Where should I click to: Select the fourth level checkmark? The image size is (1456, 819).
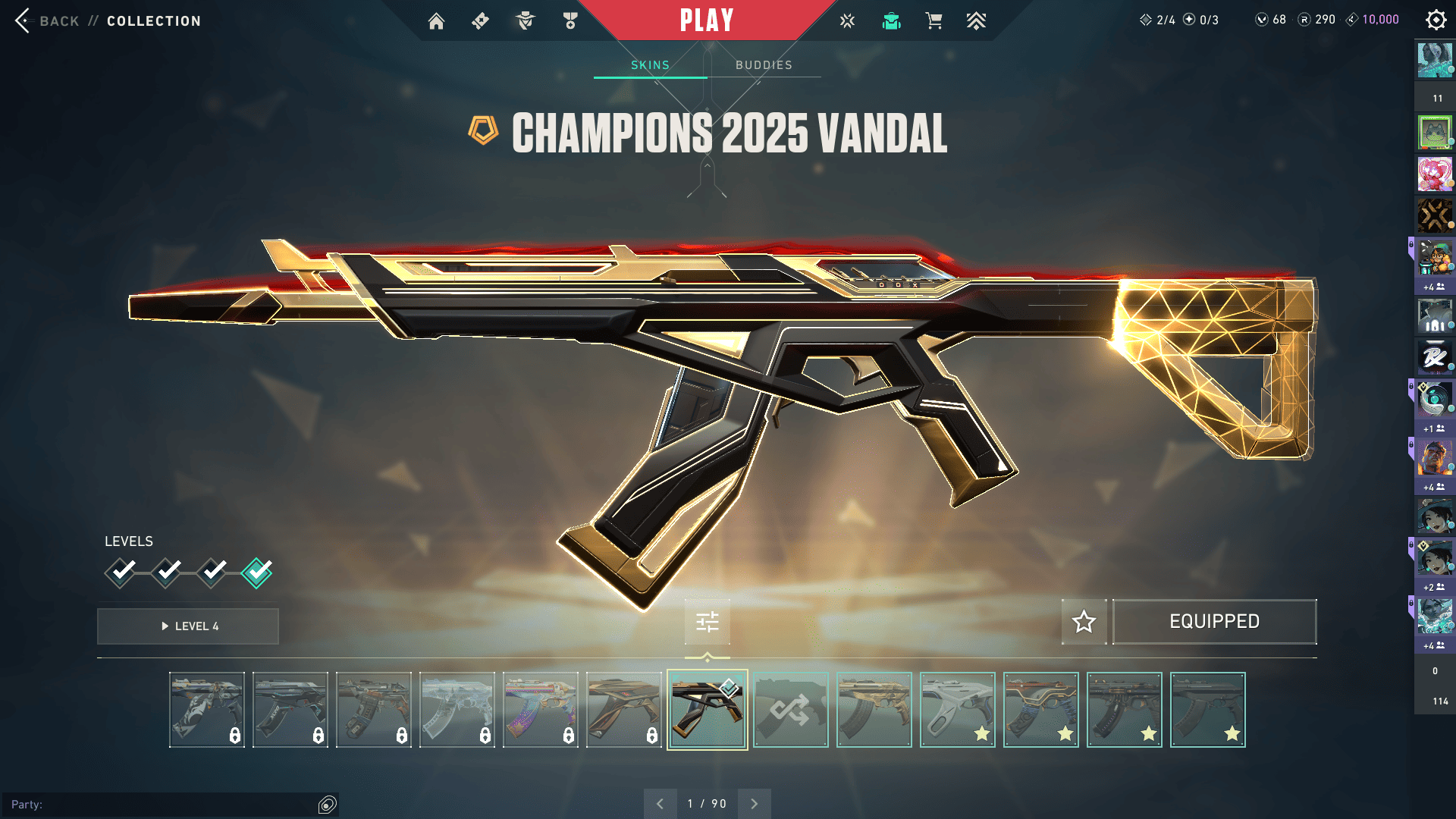click(x=257, y=573)
